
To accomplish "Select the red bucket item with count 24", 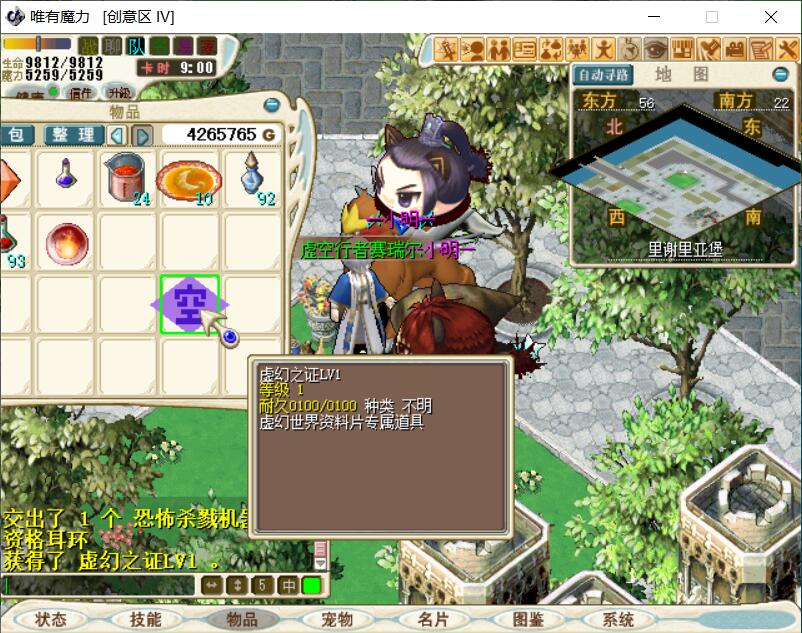I will point(126,178).
